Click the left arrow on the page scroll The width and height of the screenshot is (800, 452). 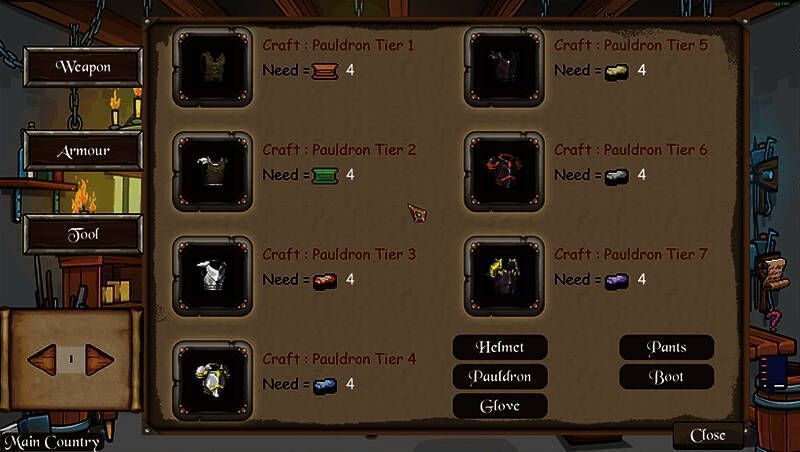coord(42,357)
